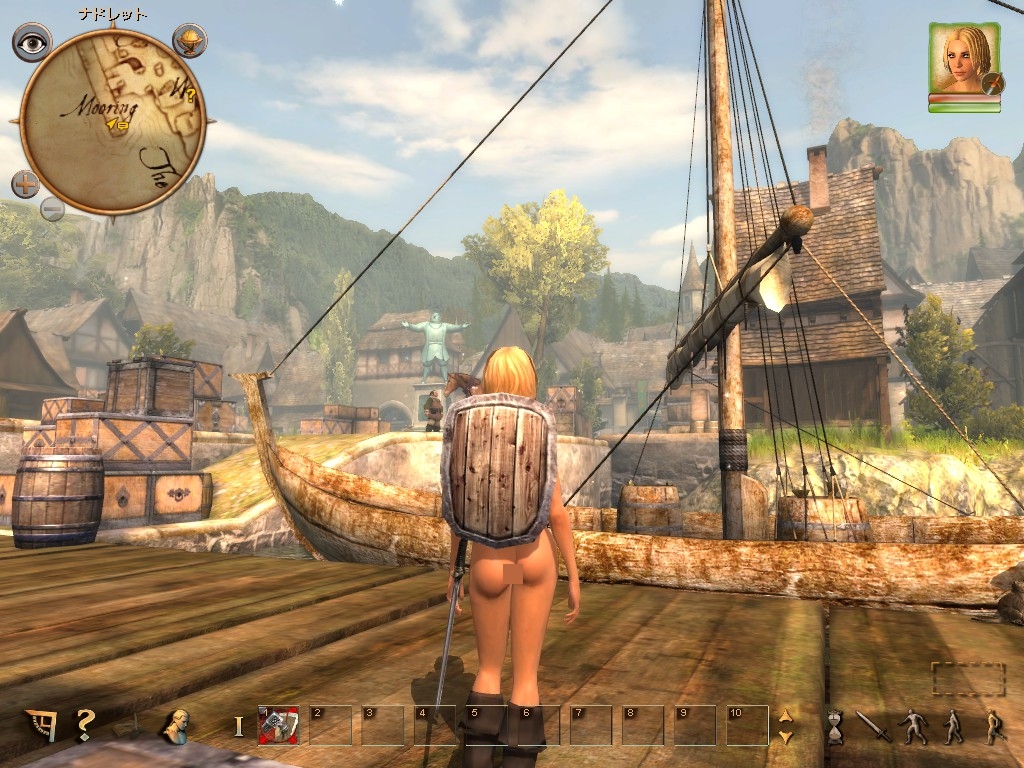This screenshot has height=768, width=1024.
Task: Toggle the sword combat mode icon
Action: coord(873,726)
